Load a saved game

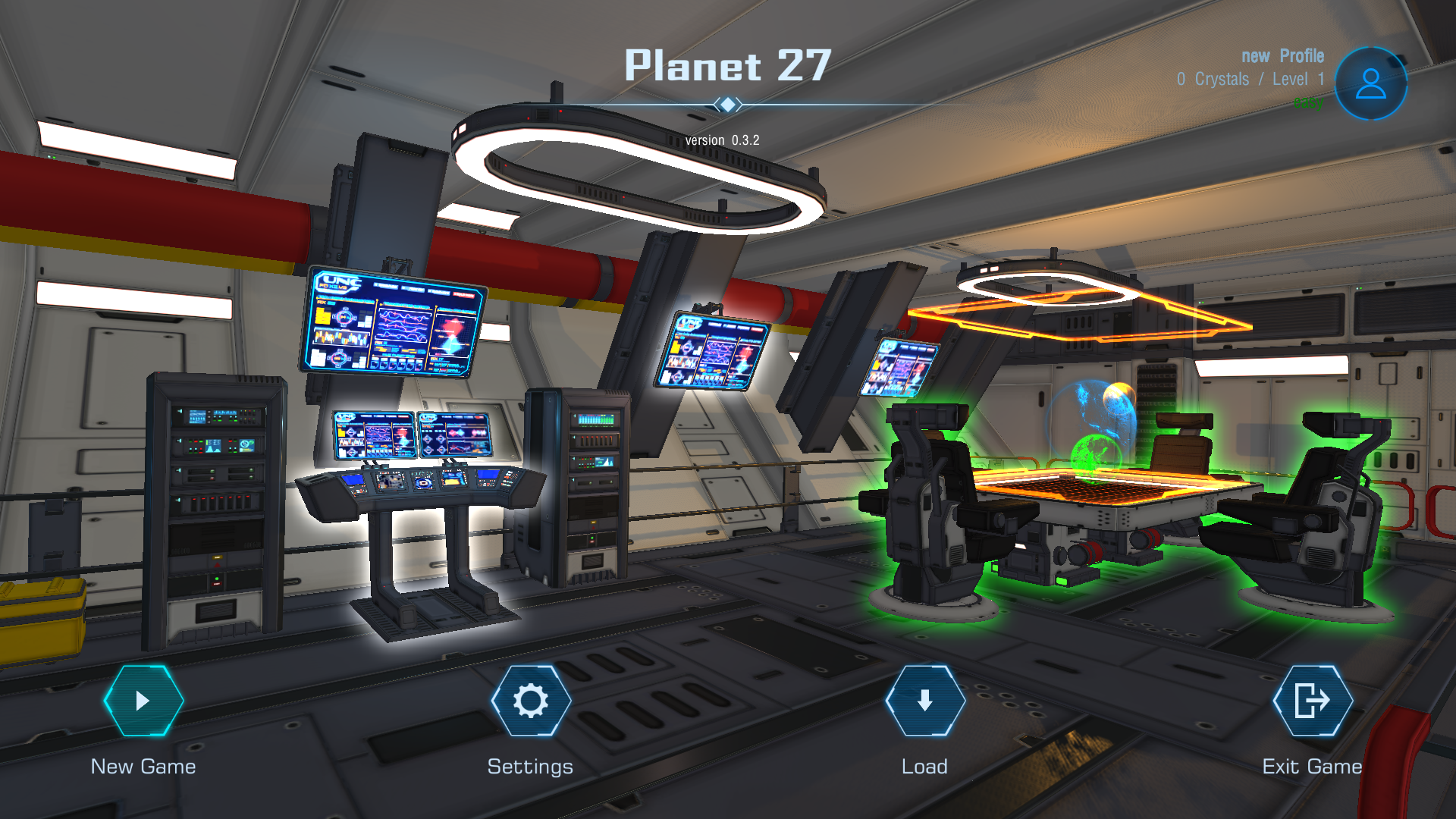tap(924, 701)
